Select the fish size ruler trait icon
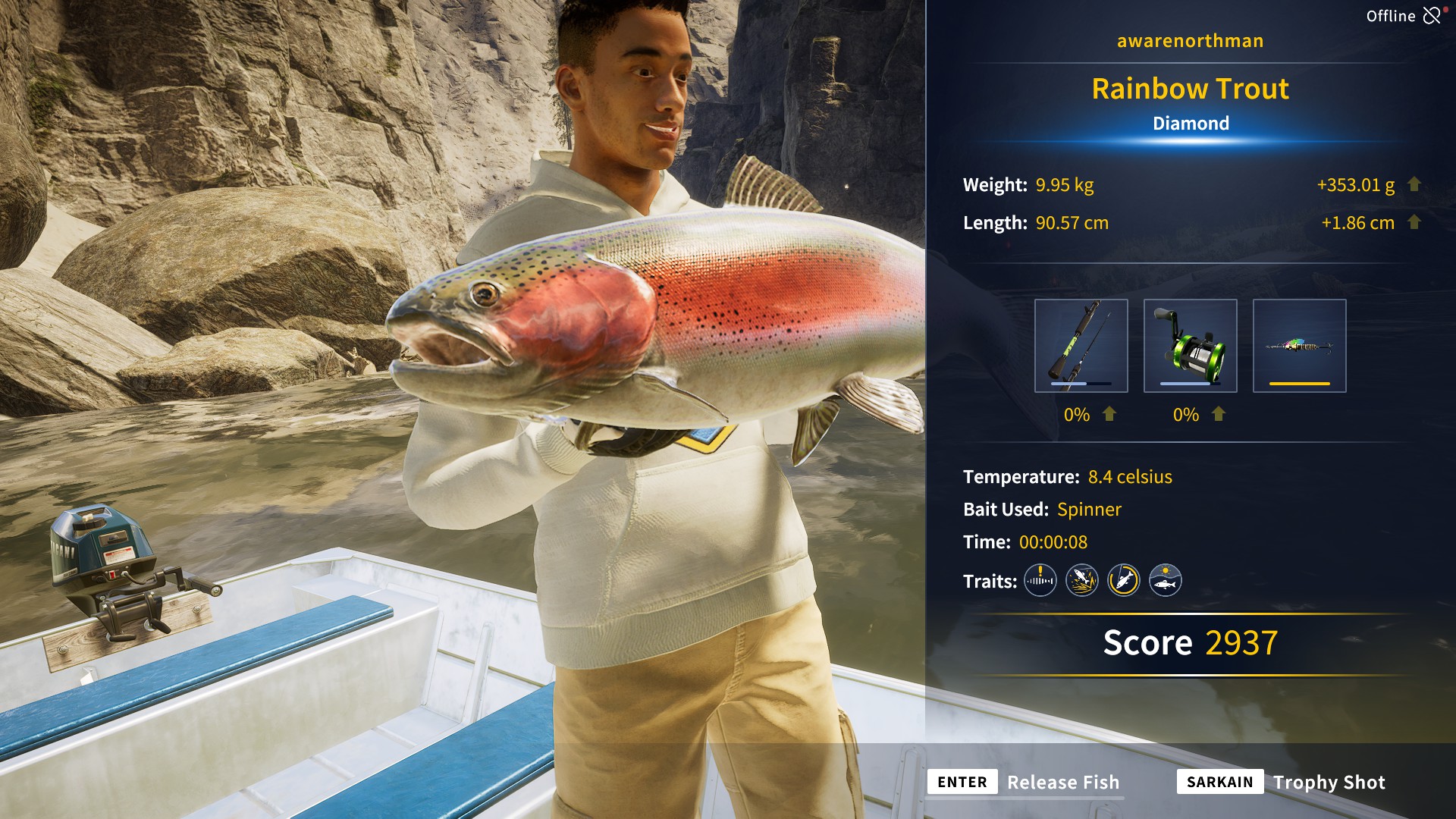Viewport: 1456px width, 819px height. [1040, 580]
